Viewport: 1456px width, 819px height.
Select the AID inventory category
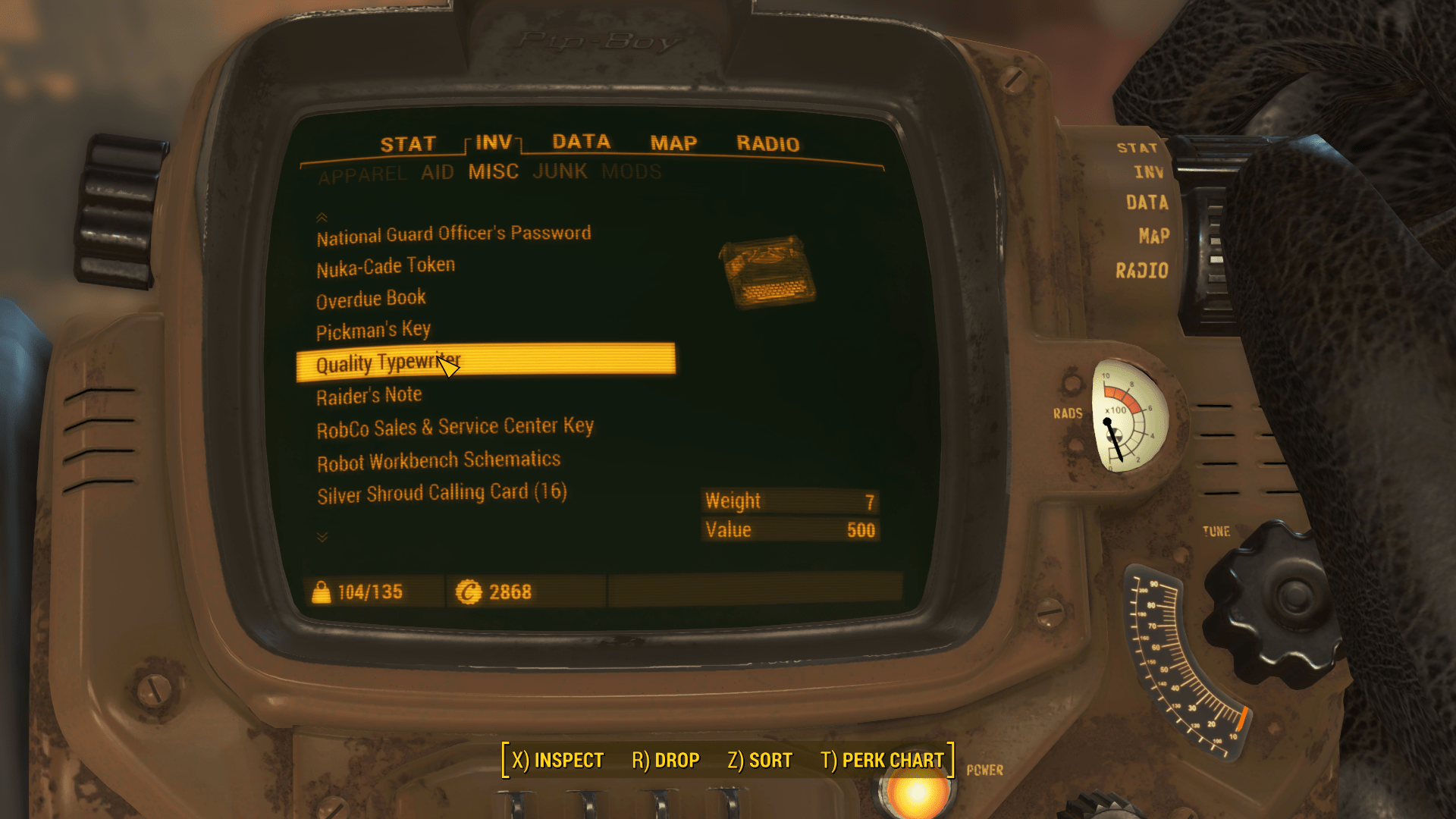tap(438, 173)
